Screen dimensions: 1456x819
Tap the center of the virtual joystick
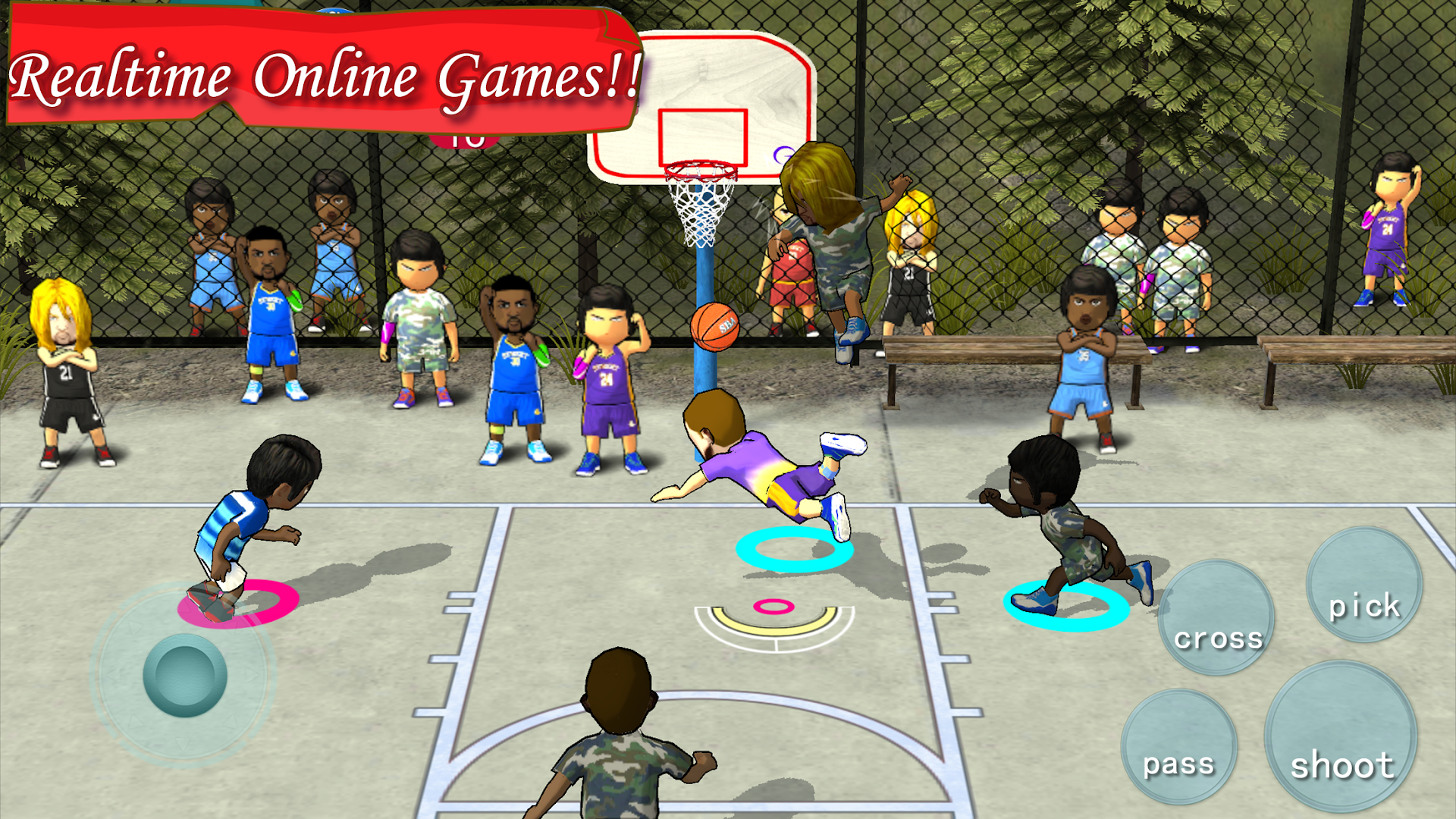(x=185, y=674)
